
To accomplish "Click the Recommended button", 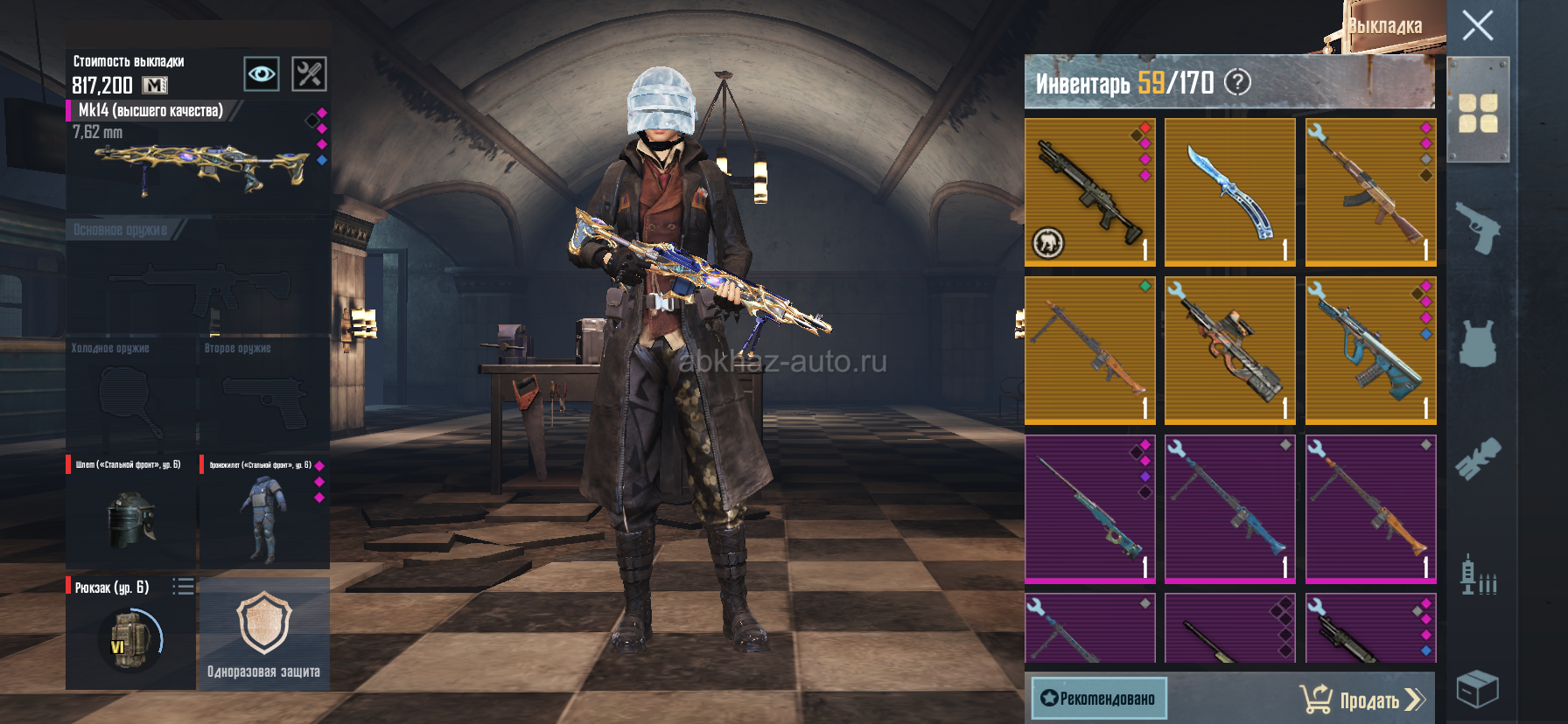I will pyautogui.click(x=1099, y=698).
